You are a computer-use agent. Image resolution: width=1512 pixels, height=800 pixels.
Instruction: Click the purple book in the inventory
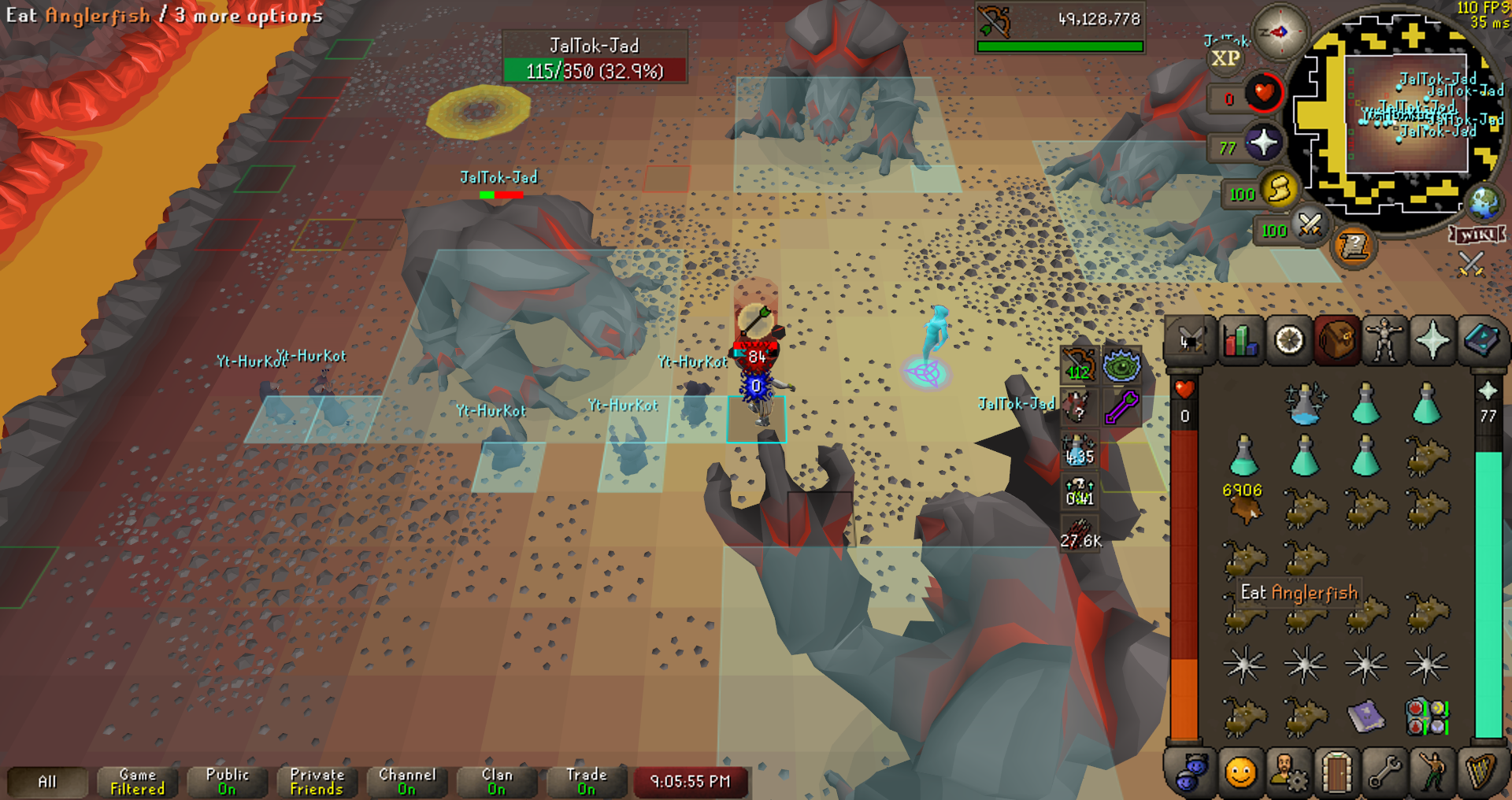tap(1366, 717)
